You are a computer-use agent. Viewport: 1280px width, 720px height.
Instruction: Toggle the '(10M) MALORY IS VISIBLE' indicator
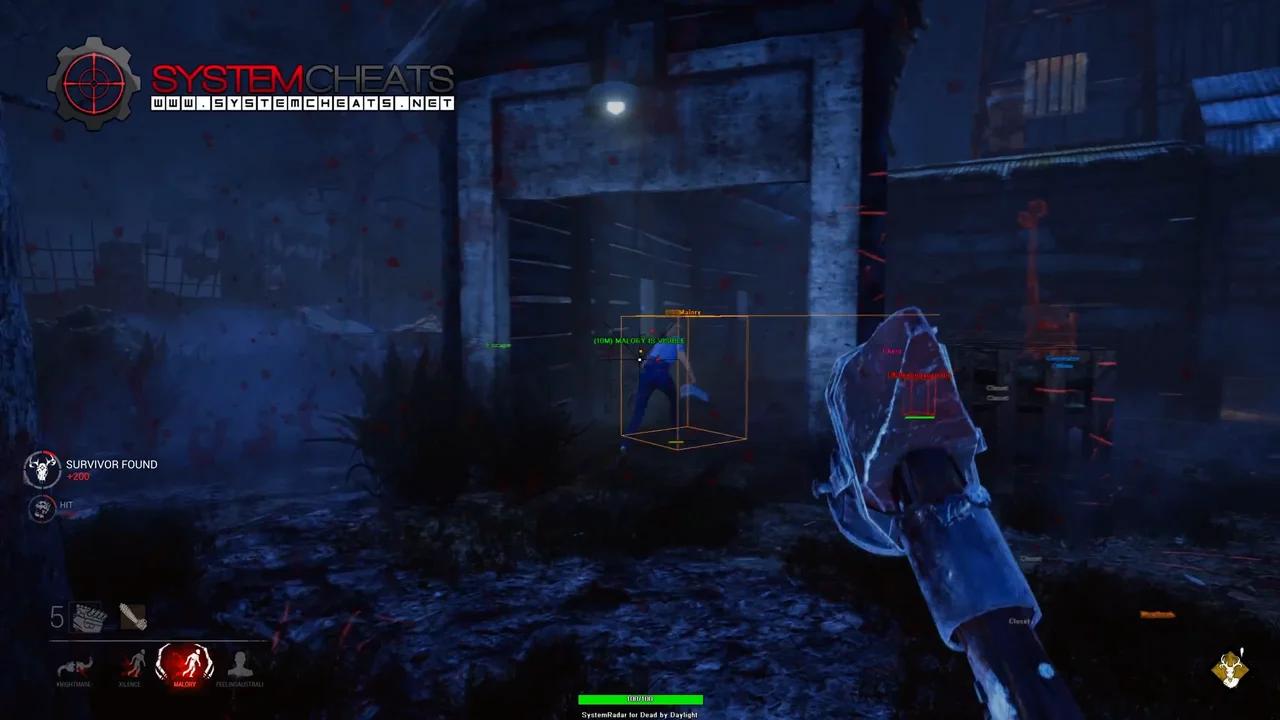click(640, 340)
